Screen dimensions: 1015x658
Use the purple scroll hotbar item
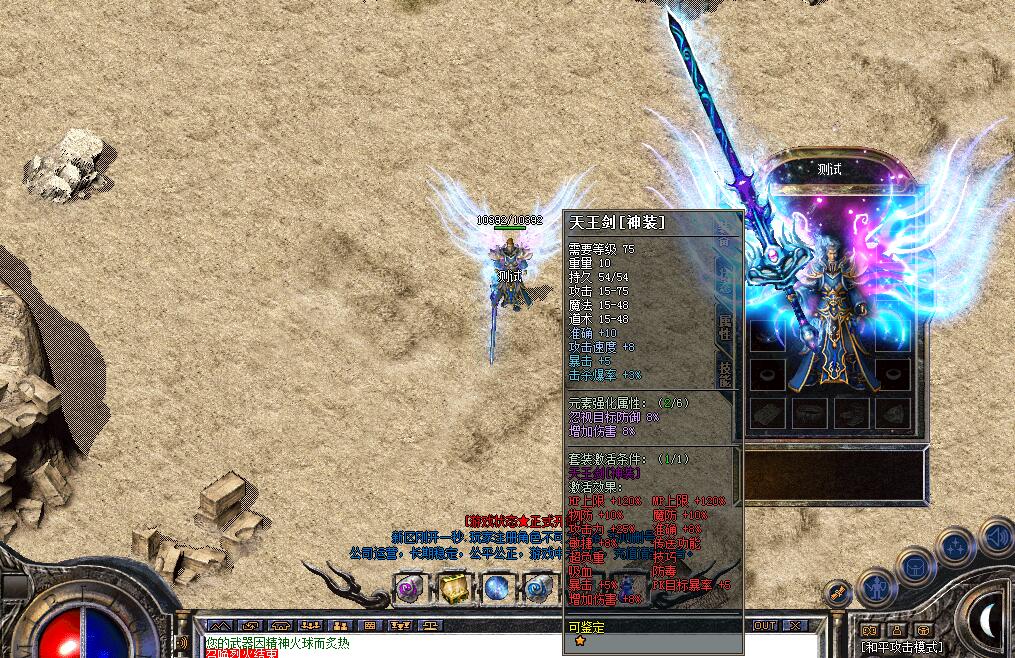coord(410,588)
